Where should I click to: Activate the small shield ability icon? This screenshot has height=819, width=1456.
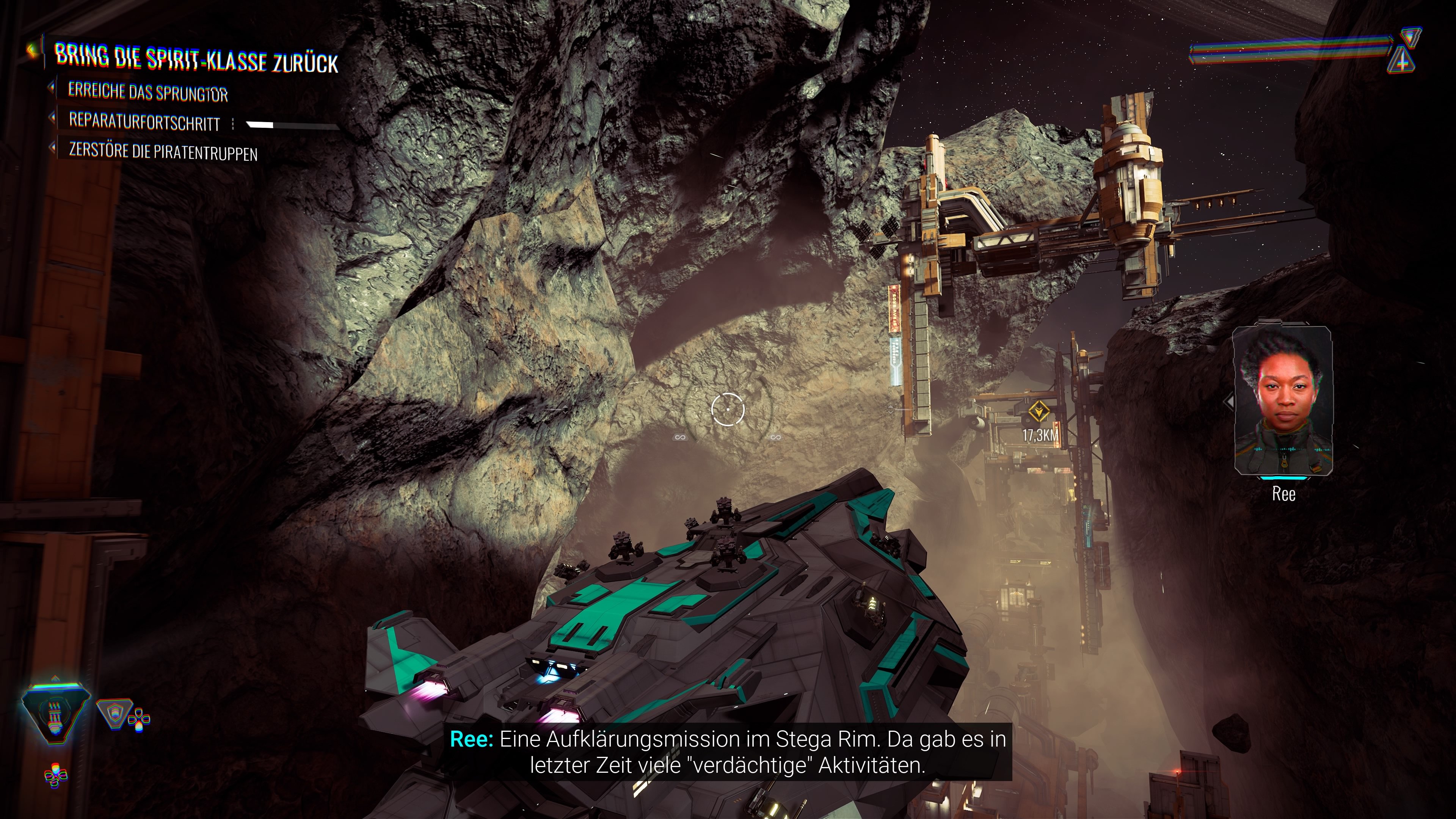[114, 714]
